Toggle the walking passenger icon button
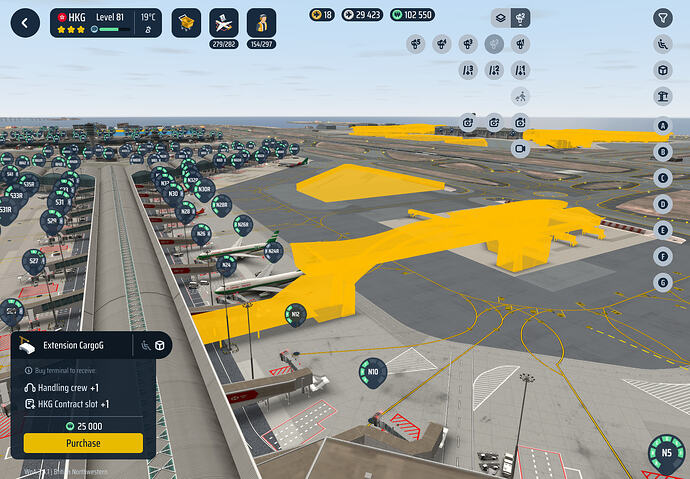Viewport: 690px width, 479px height. click(x=520, y=97)
